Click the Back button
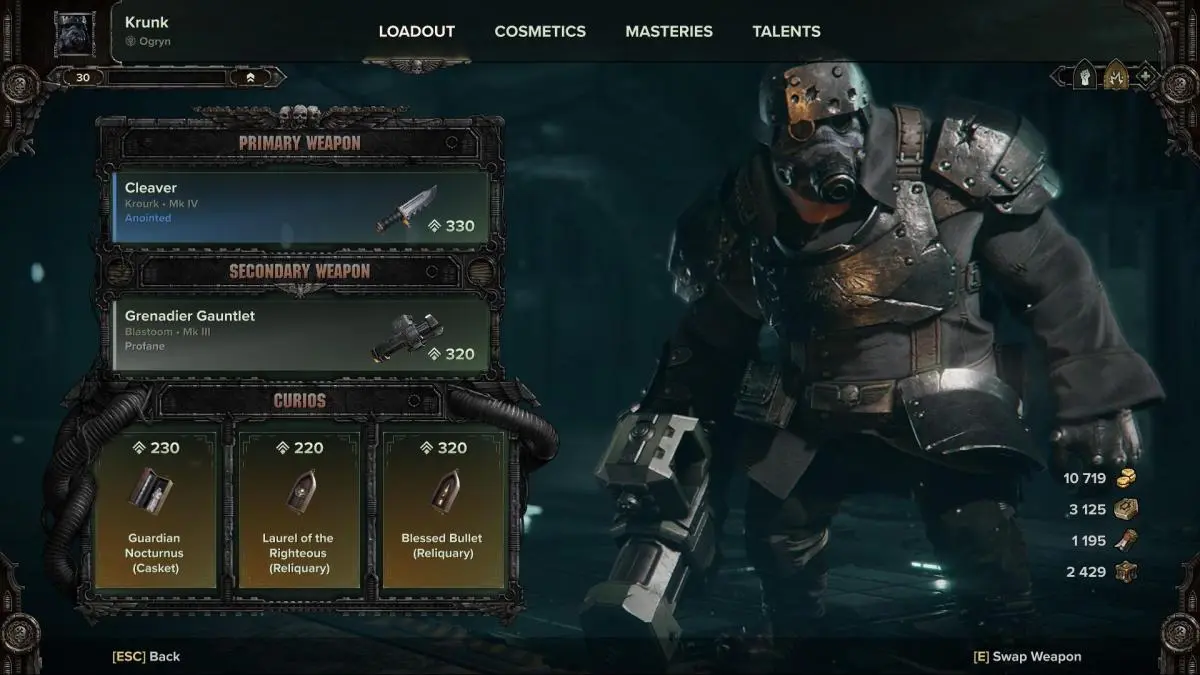Viewport: 1200px width, 675px height. tap(146, 656)
